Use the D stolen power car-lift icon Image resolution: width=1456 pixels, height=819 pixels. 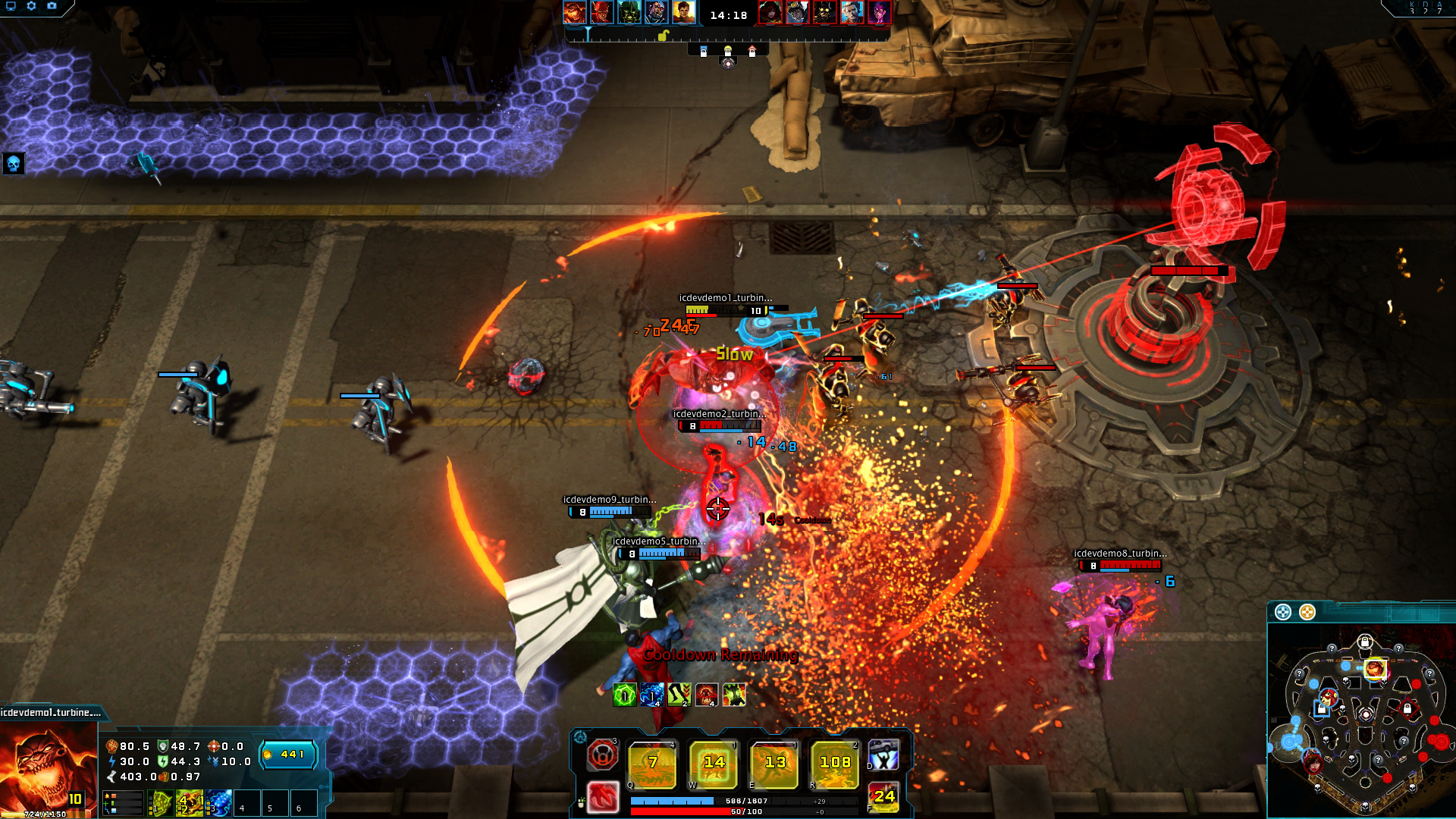[x=883, y=755]
